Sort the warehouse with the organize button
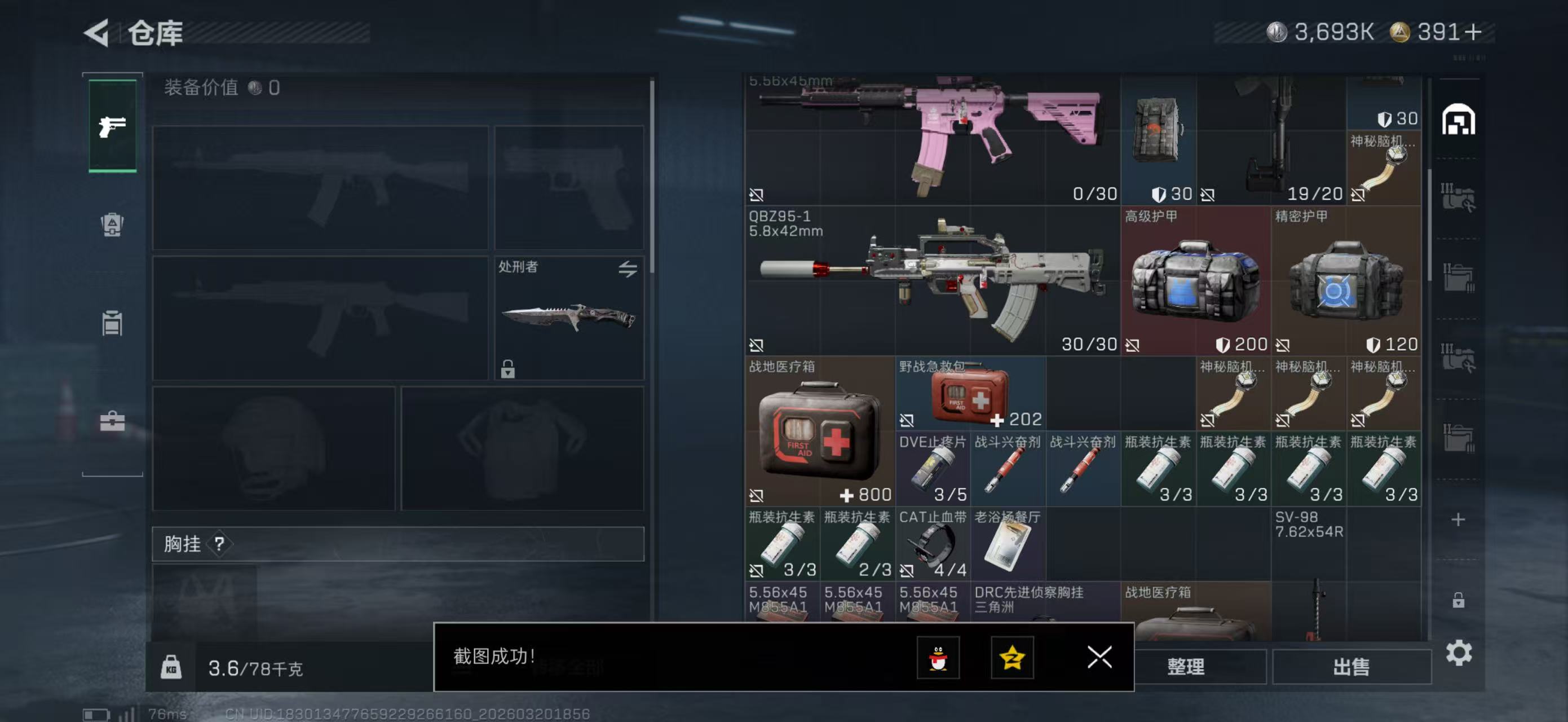 (x=1185, y=667)
